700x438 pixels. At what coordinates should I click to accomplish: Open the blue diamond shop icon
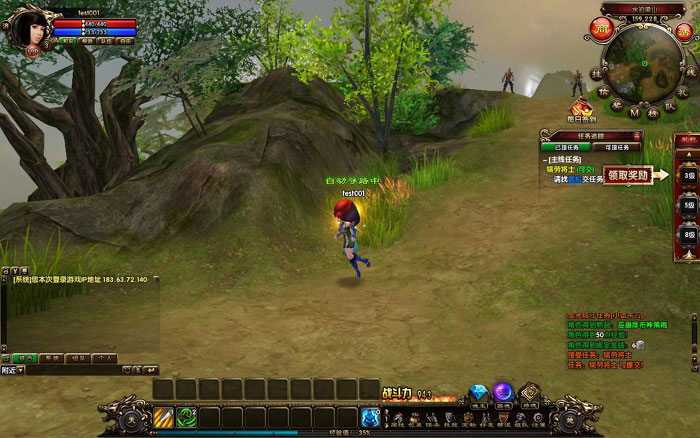(x=479, y=392)
